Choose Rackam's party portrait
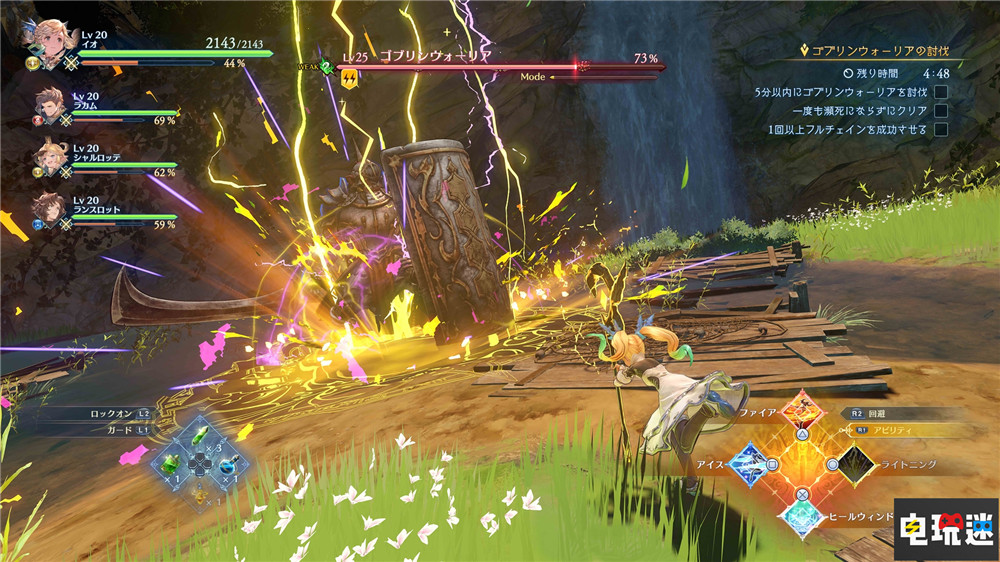Screen dimensions: 1000x562 (51, 107)
